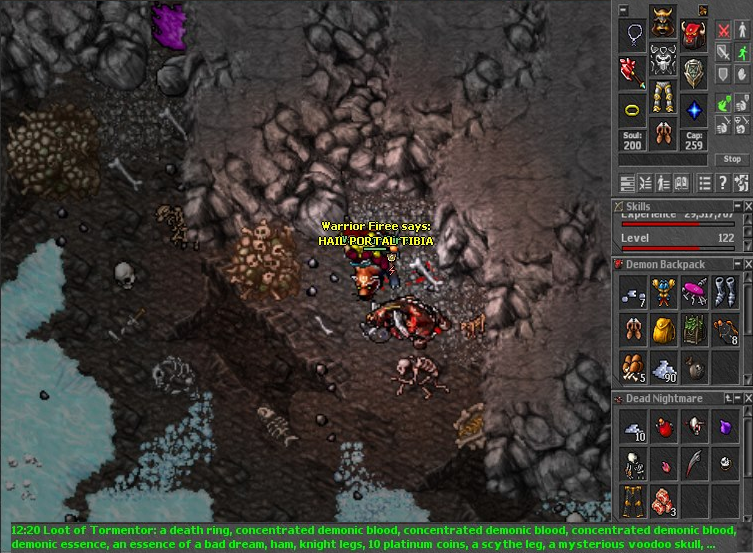The image size is (753, 553).
Task: Select the red potion in Dead Nightmare
Action: coord(663,428)
